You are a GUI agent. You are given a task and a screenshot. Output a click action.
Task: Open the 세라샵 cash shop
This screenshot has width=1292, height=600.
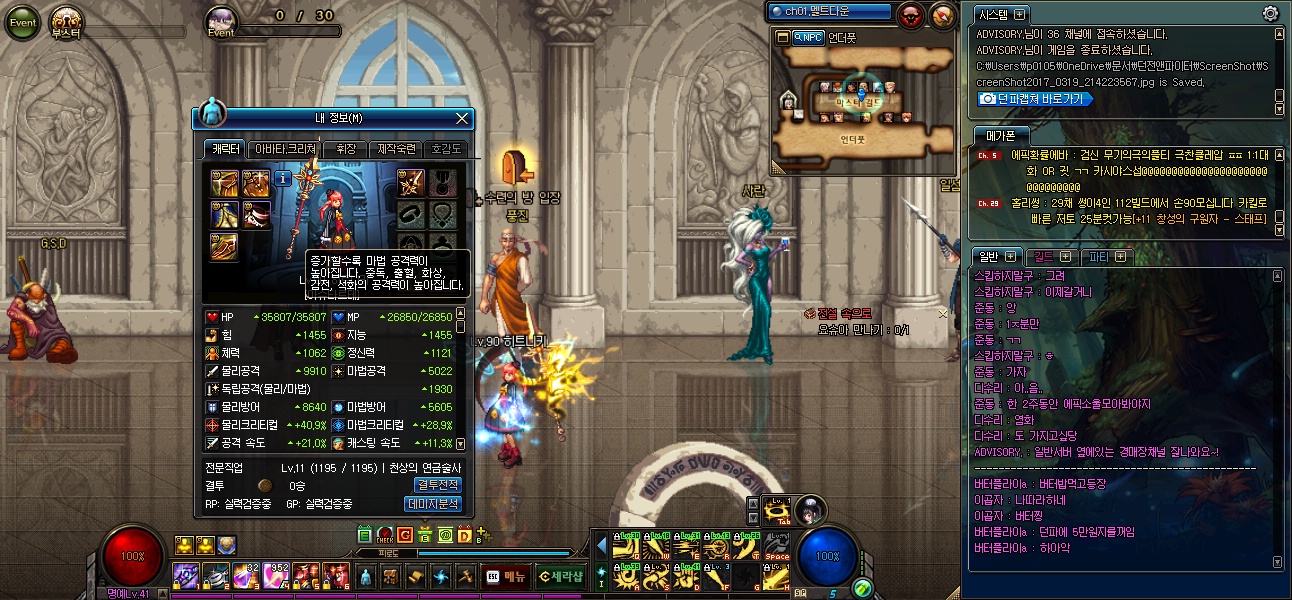[x=559, y=575]
